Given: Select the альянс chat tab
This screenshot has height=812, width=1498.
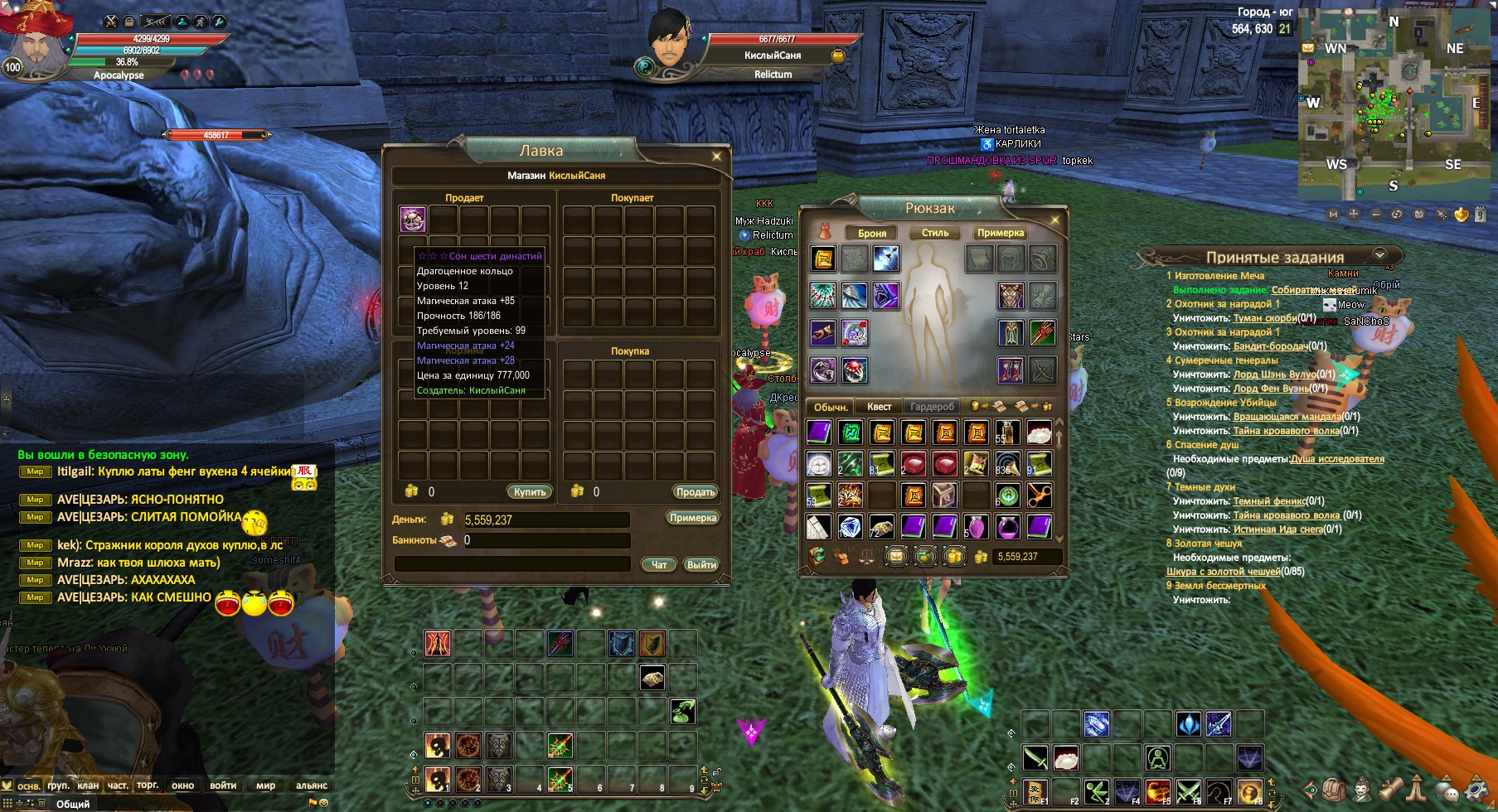Looking at the screenshot, I should (311, 785).
